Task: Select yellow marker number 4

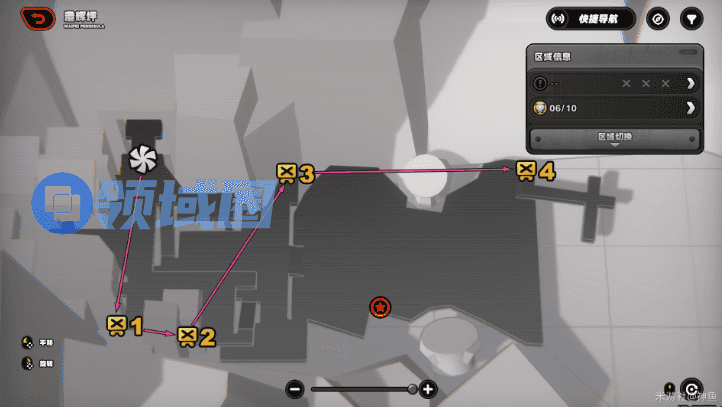Action: [527, 171]
